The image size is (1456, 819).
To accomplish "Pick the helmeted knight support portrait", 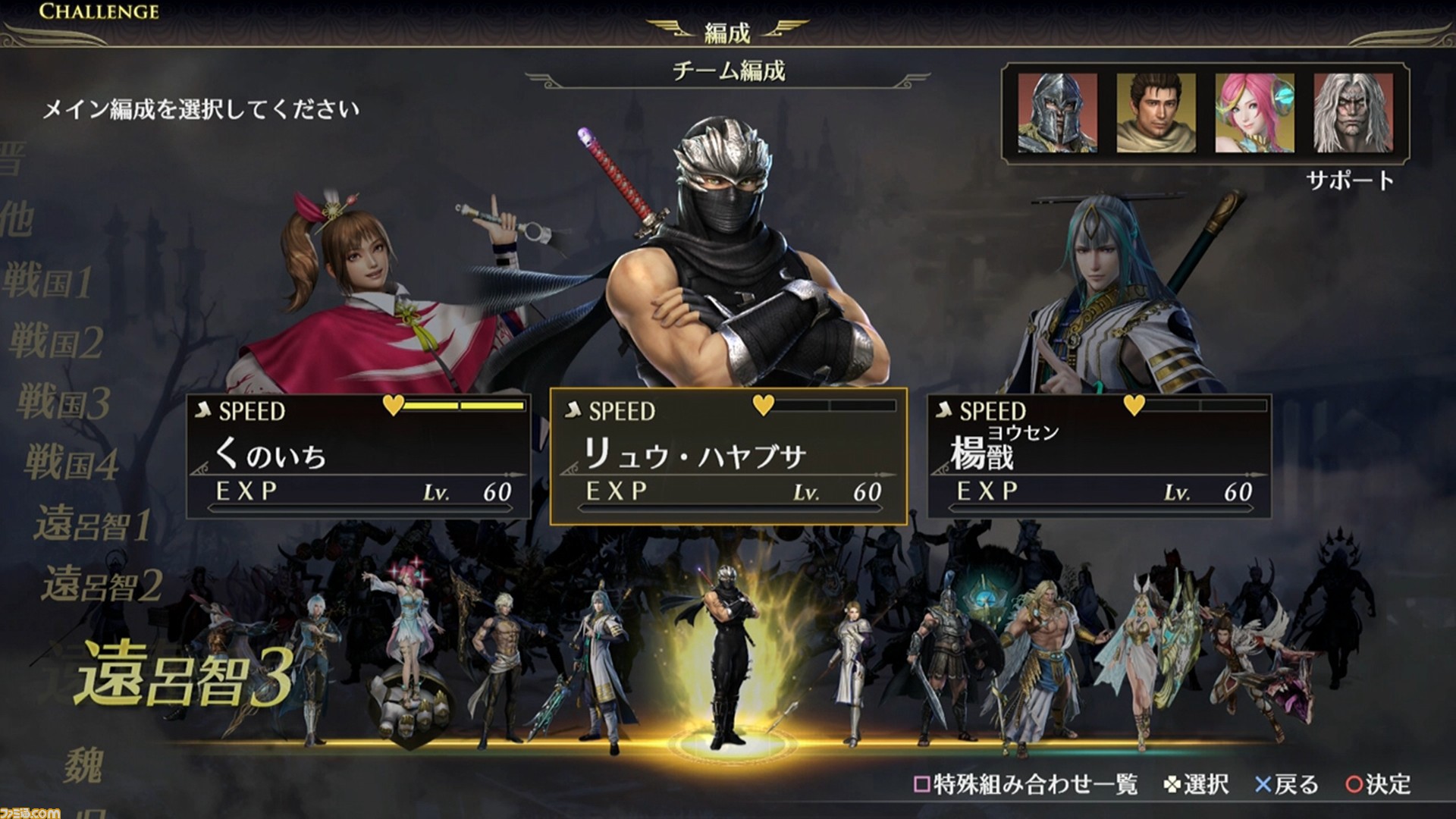I will [x=1057, y=113].
